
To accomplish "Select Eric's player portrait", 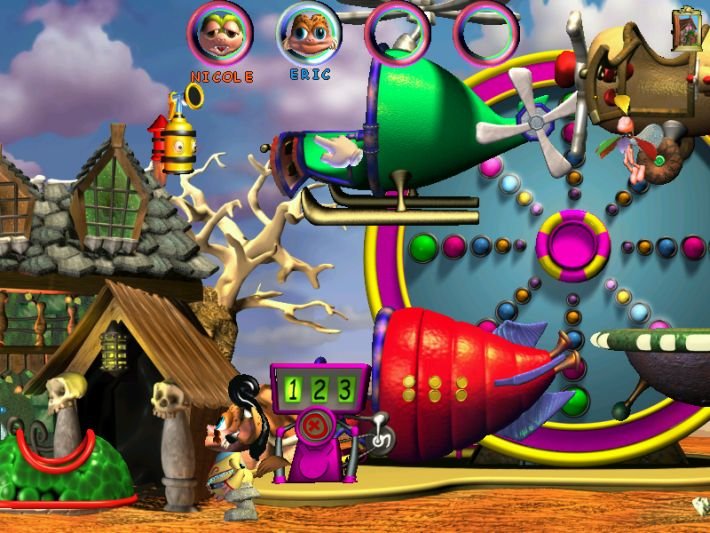I will tap(309, 32).
